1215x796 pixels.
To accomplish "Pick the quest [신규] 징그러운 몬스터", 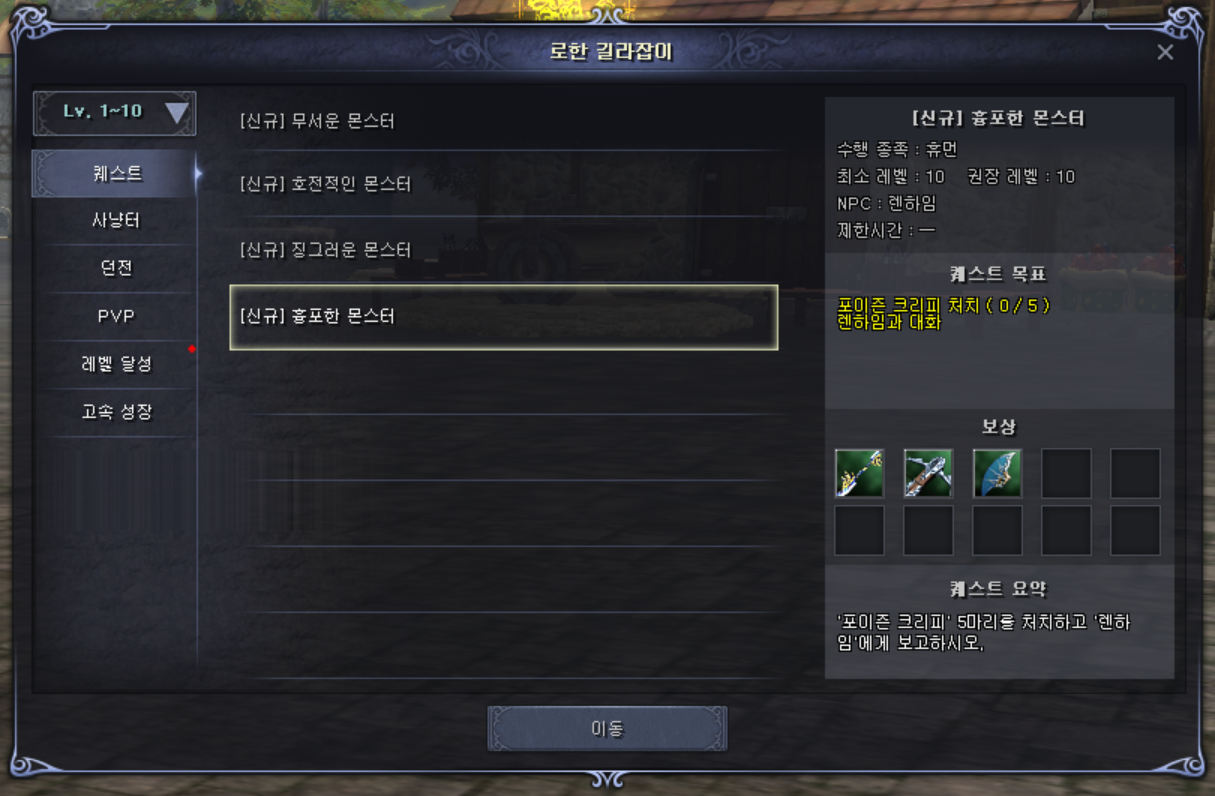I will tap(325, 250).
